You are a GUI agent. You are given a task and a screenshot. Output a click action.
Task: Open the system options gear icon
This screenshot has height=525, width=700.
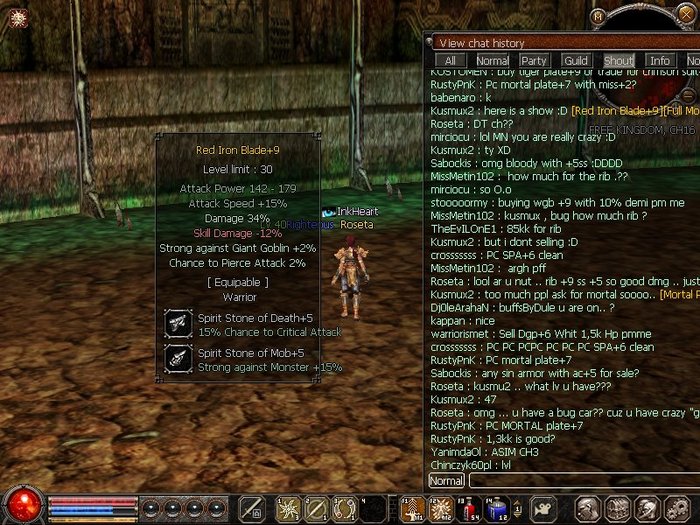pyautogui.click(x=677, y=508)
